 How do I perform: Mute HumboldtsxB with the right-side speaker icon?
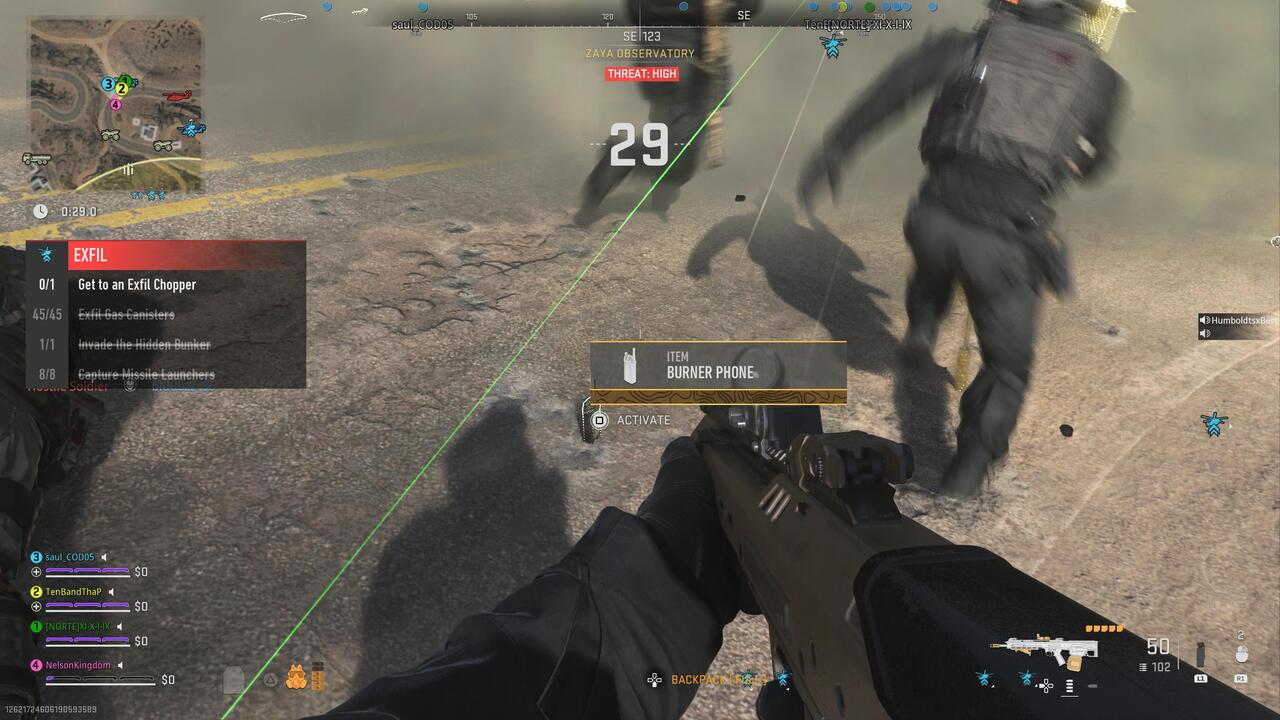coord(1204,320)
